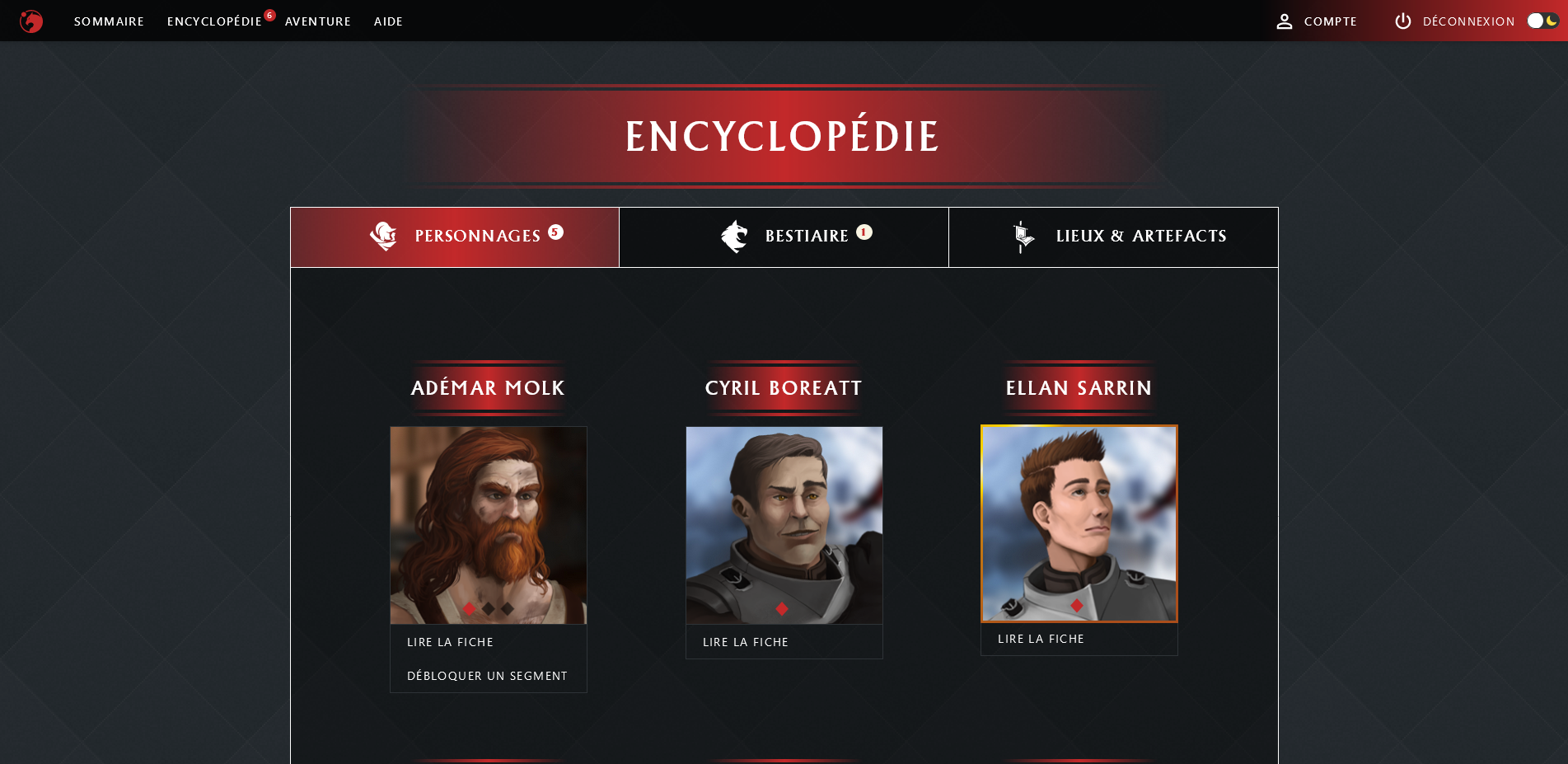This screenshot has height=764, width=1568.
Task: Click the first diamond marker on Adémar Molk's portrait
Action: point(469,608)
